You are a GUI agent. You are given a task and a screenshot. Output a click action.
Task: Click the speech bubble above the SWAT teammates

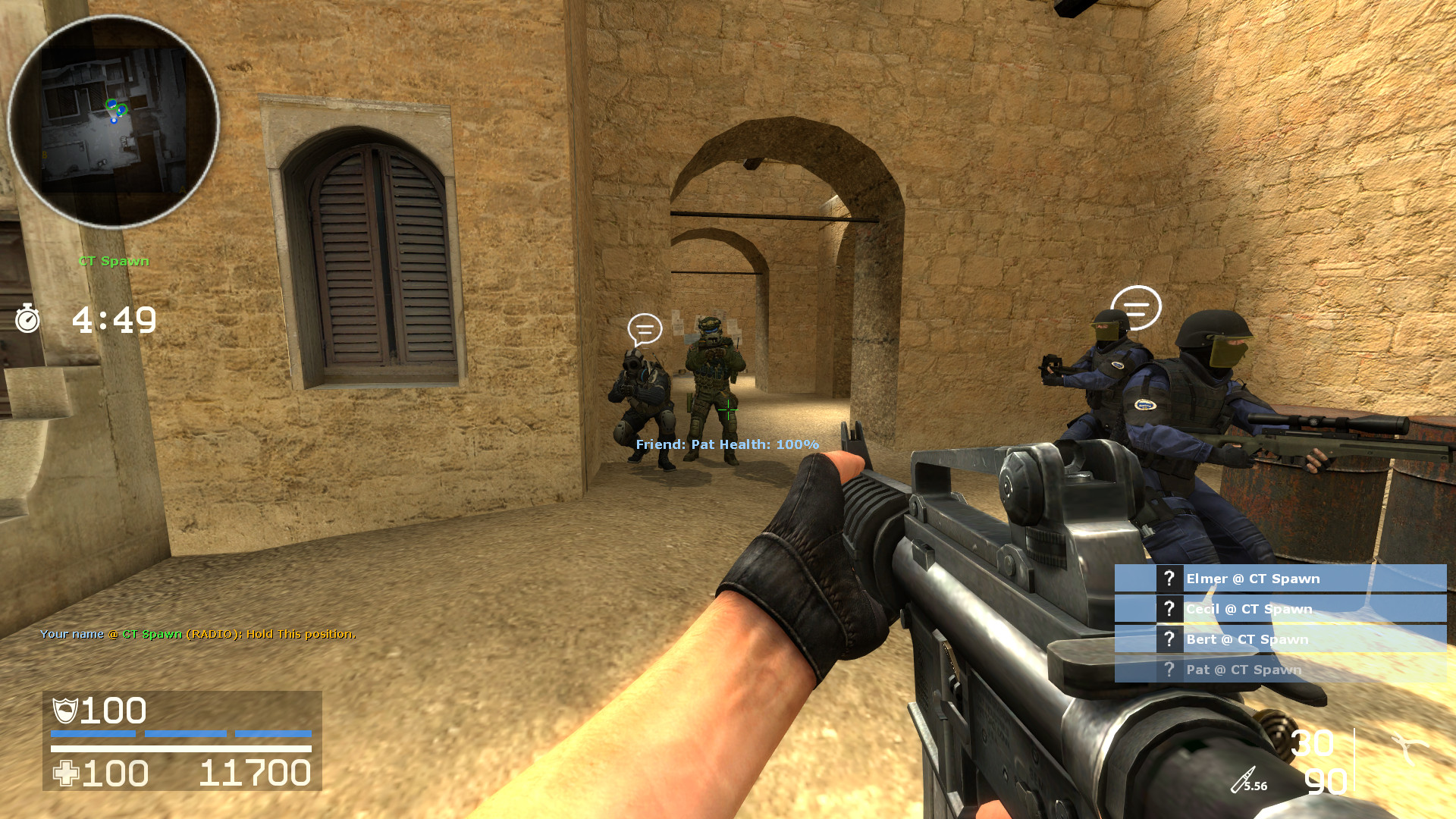coord(1136,307)
